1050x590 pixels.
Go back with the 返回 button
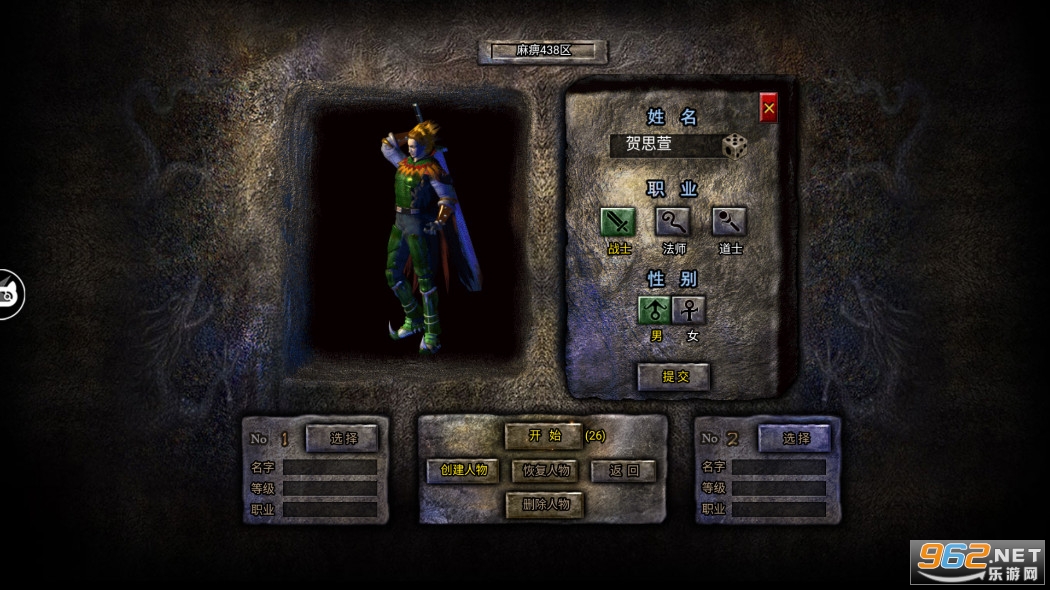click(624, 470)
